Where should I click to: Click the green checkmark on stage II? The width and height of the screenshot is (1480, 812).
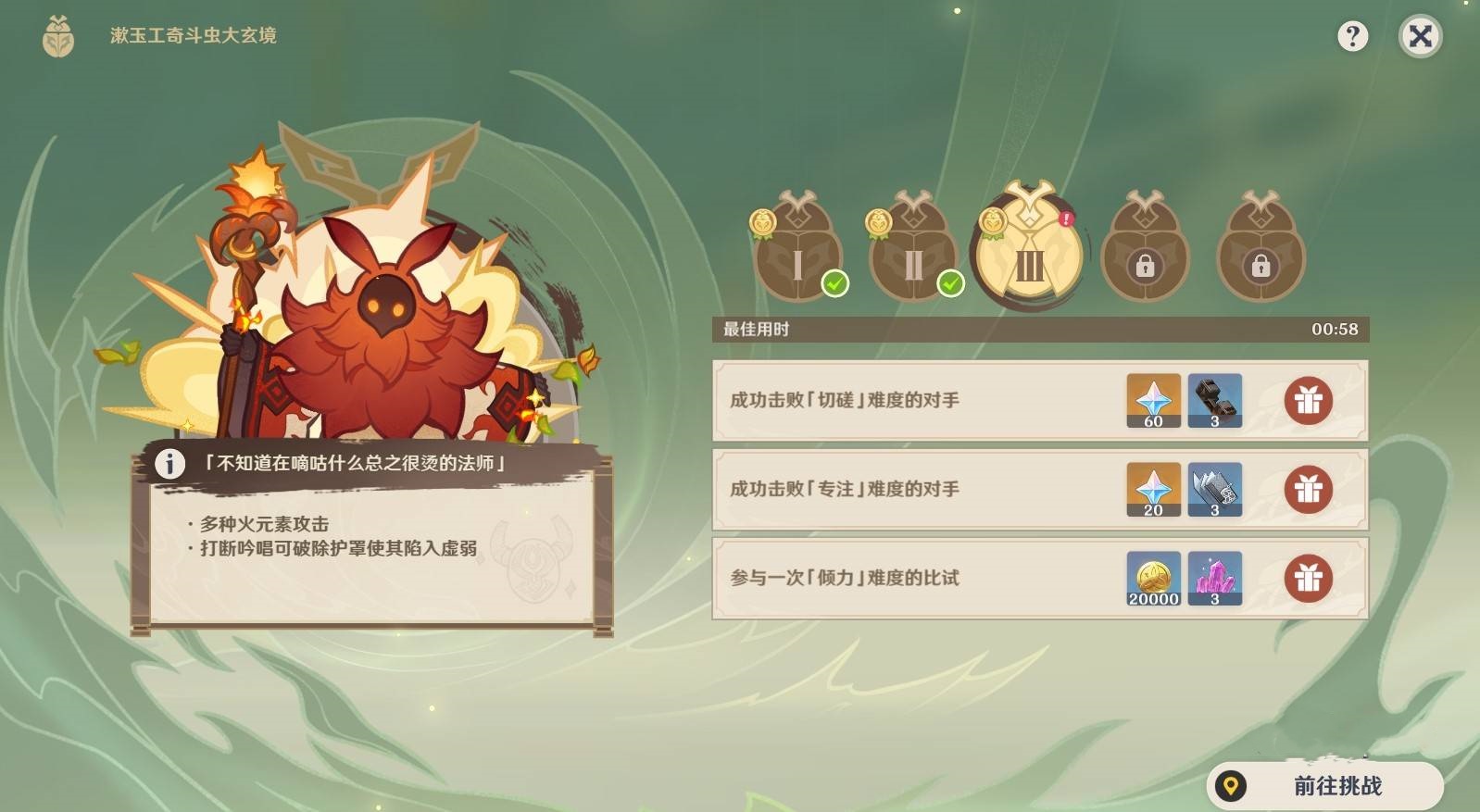952,285
